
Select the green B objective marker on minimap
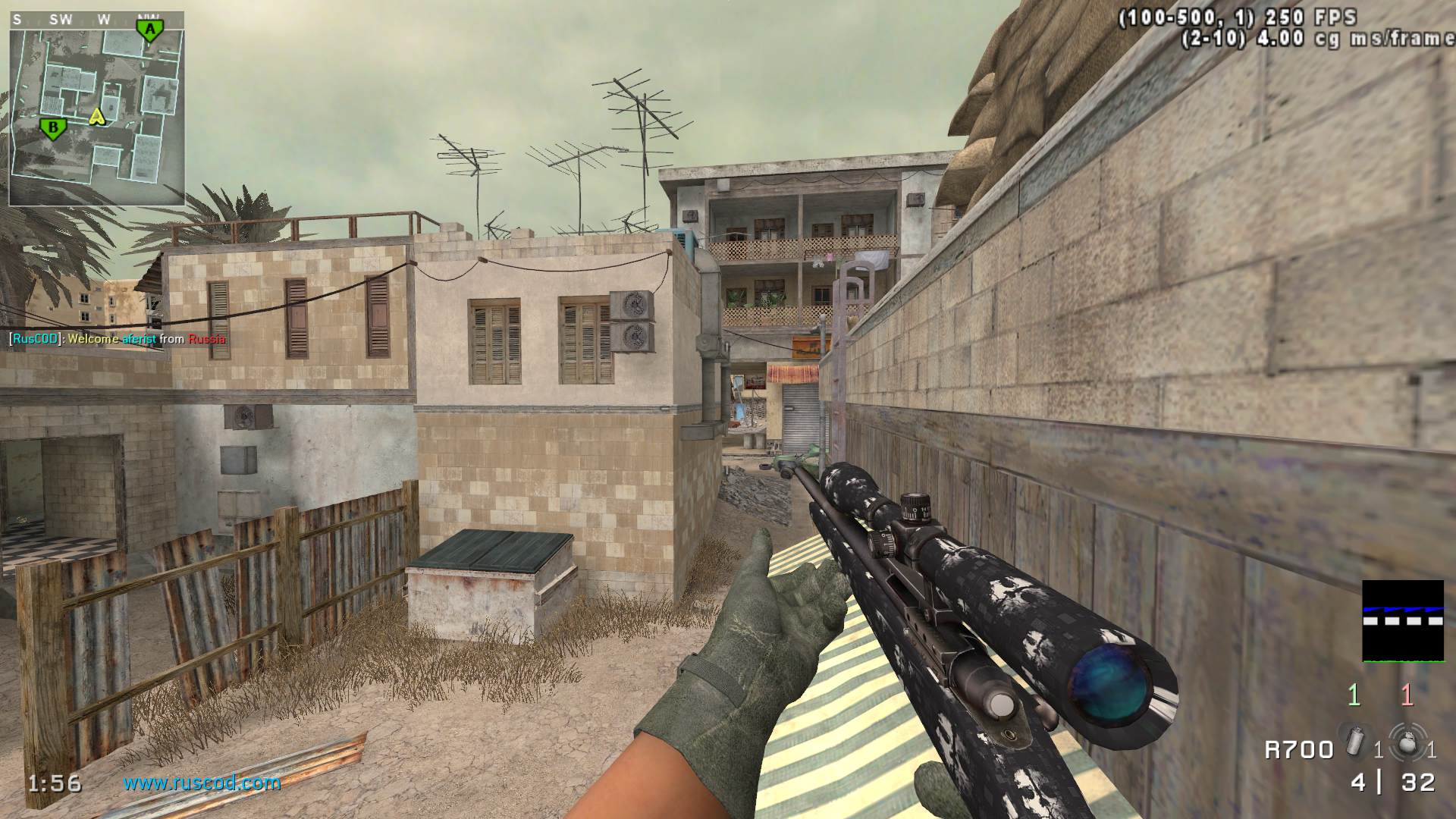[x=52, y=128]
